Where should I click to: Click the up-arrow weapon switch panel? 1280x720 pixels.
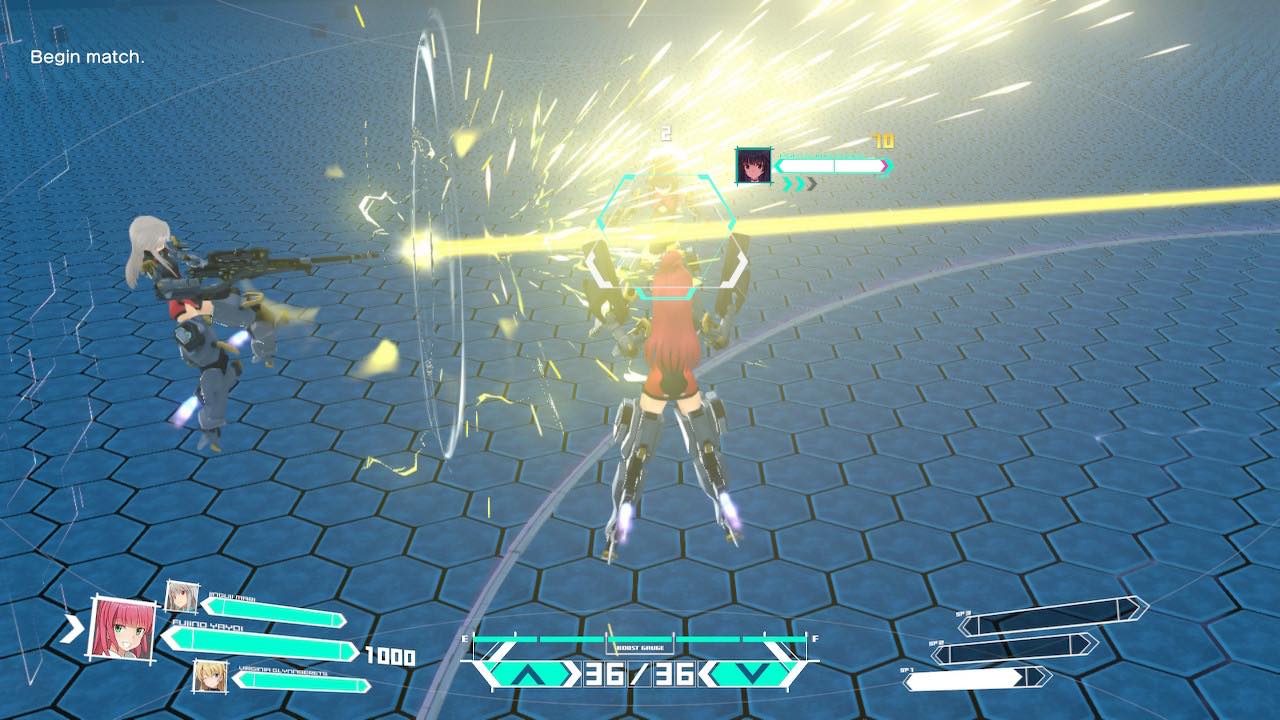[526, 674]
